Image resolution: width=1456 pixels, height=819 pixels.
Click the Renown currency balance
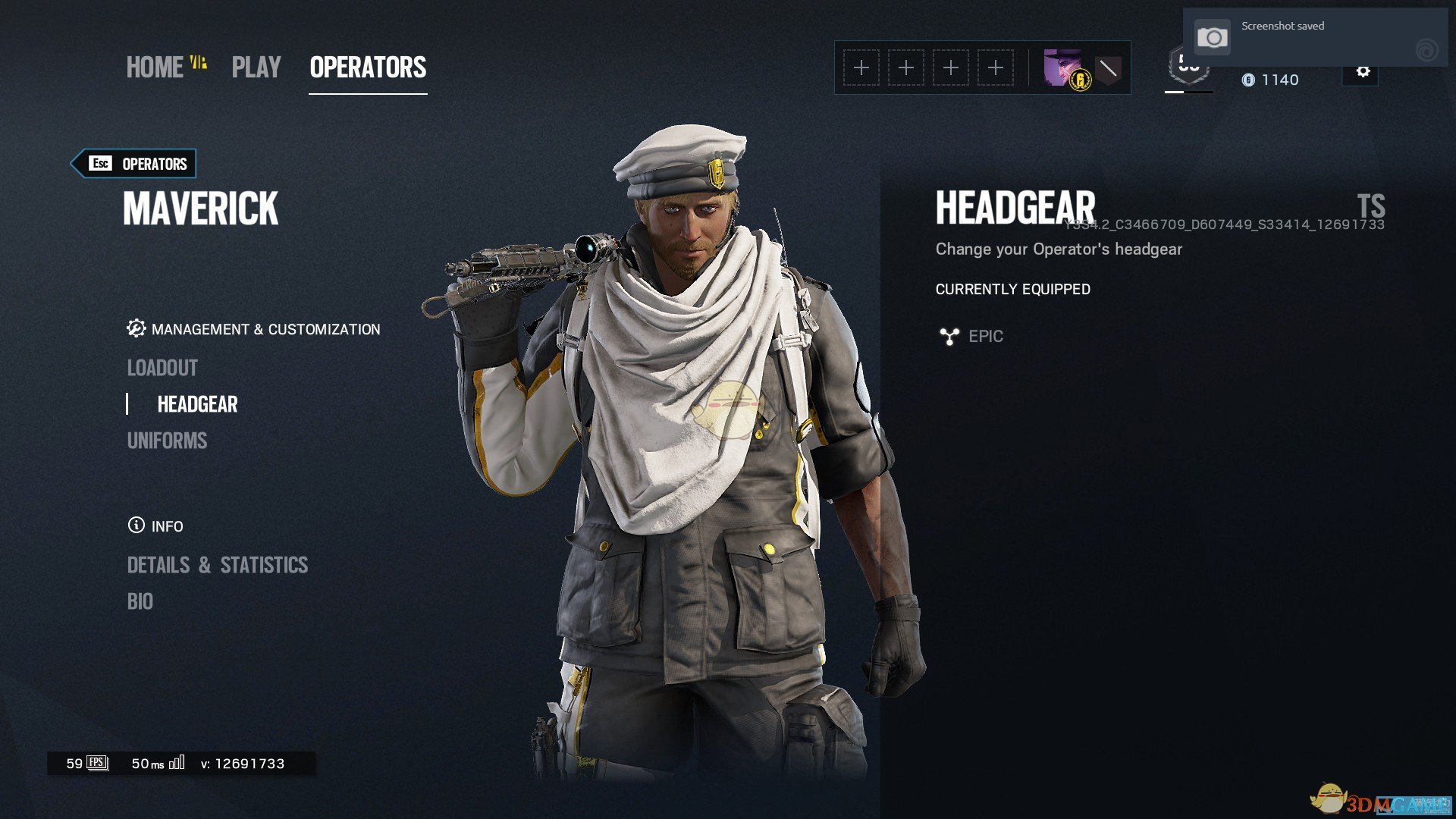pos(1270,80)
